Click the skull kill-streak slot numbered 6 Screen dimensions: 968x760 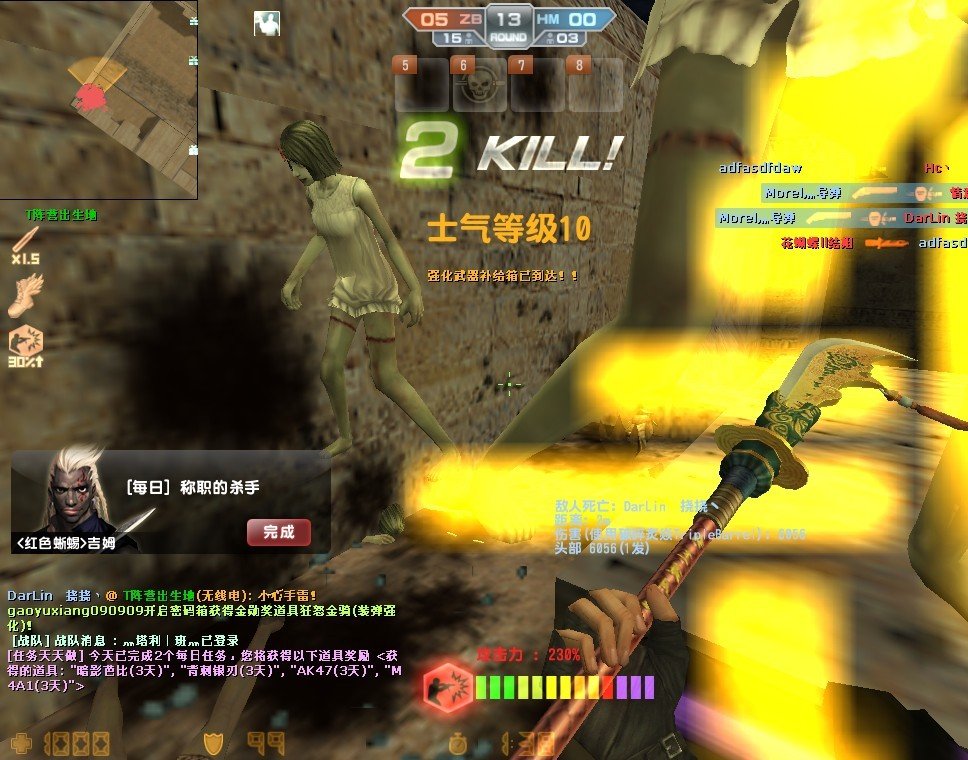(x=480, y=86)
